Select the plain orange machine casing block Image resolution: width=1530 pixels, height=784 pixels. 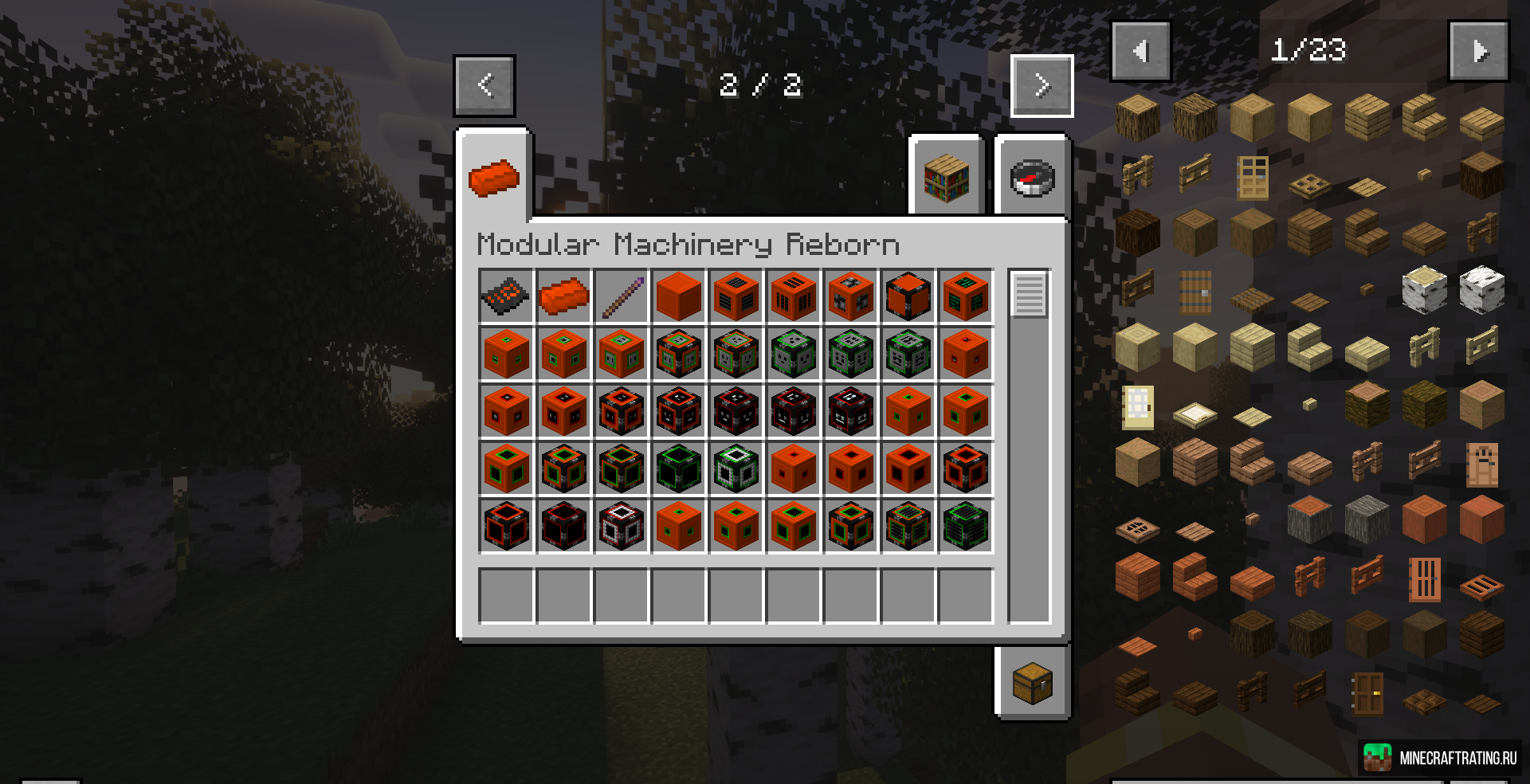coord(678,296)
